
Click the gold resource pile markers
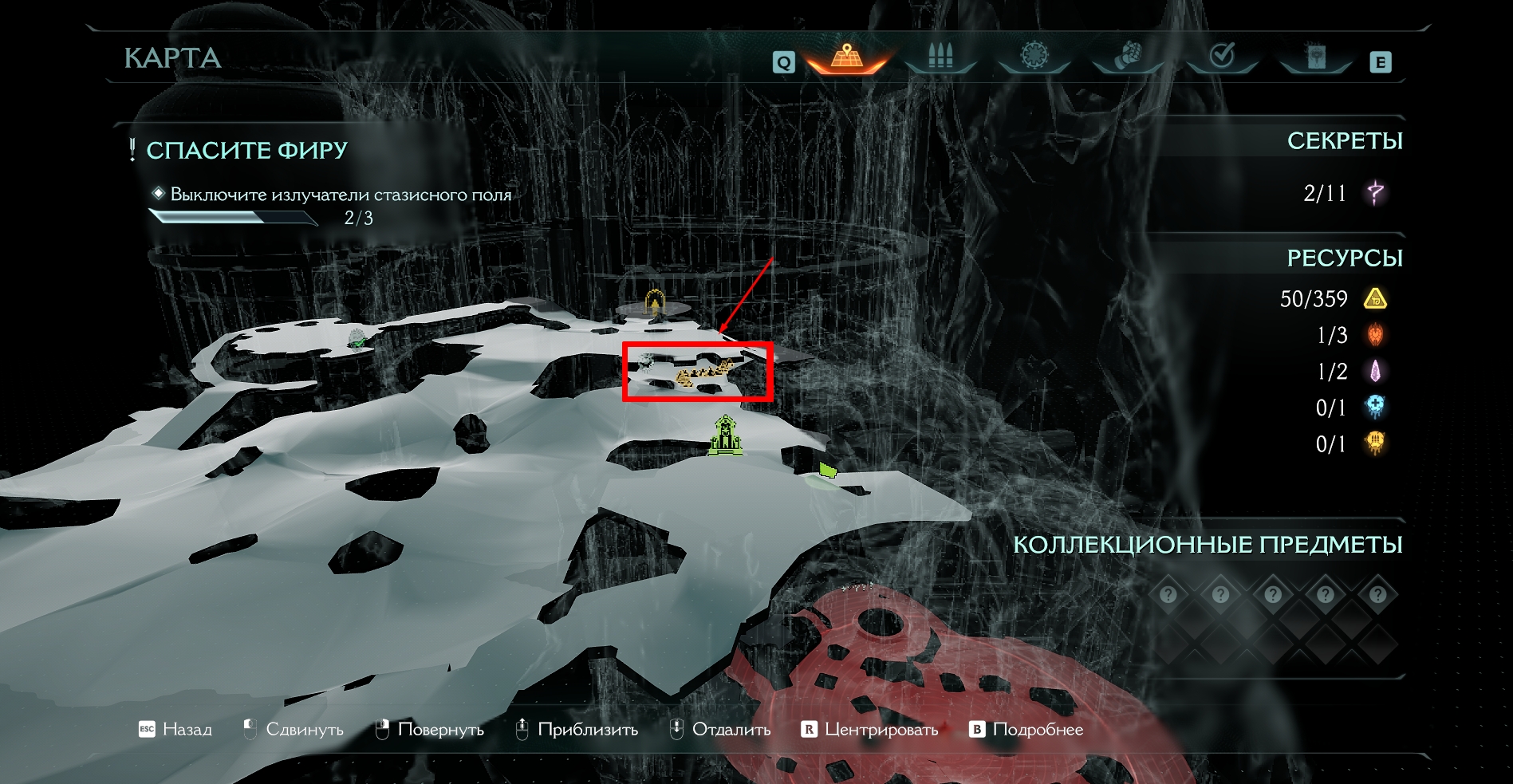pos(703,372)
